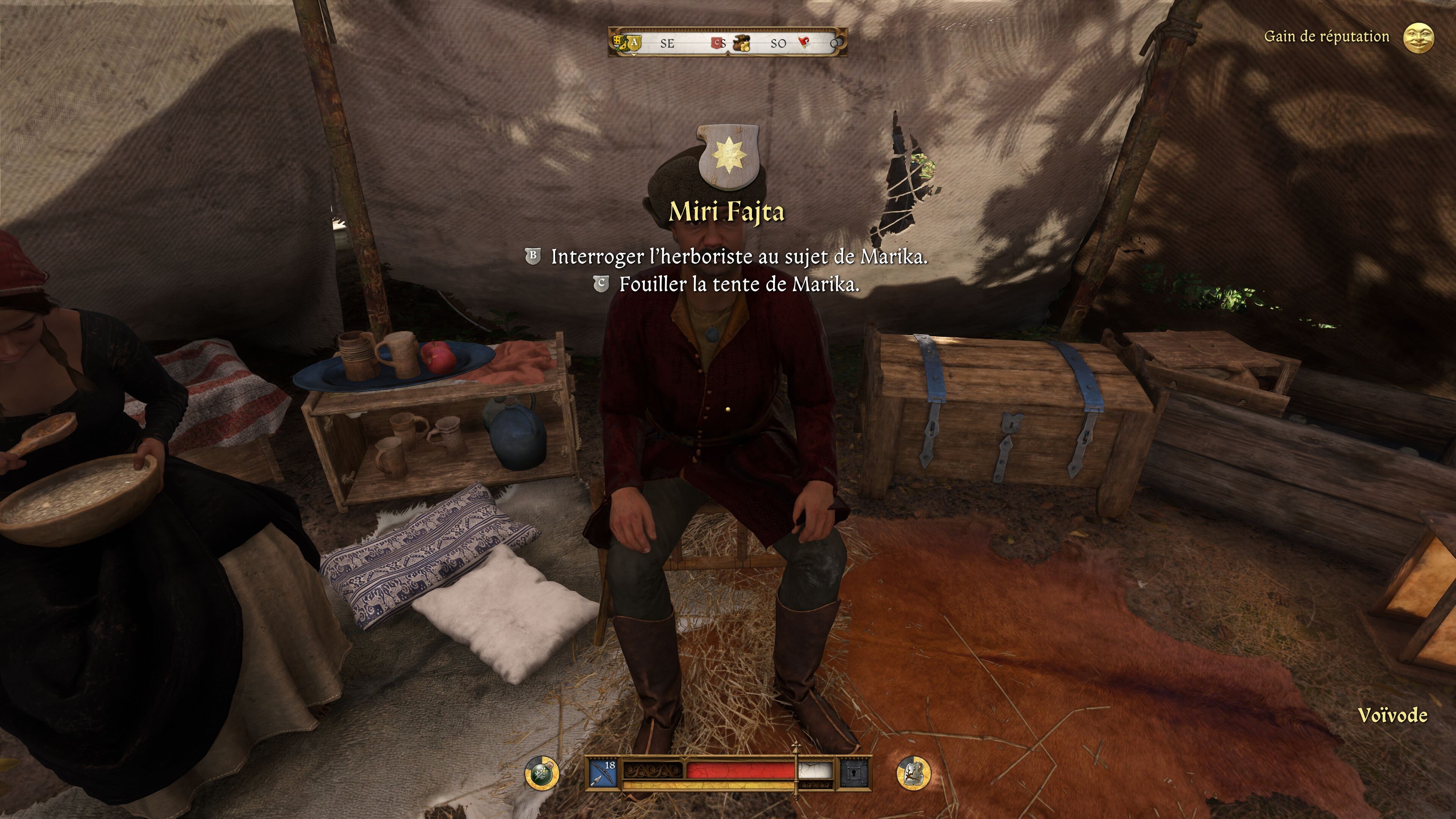Select the "Fouiller la tente de Marika" objective
Screen dimensions: 1456x819
[x=739, y=284]
